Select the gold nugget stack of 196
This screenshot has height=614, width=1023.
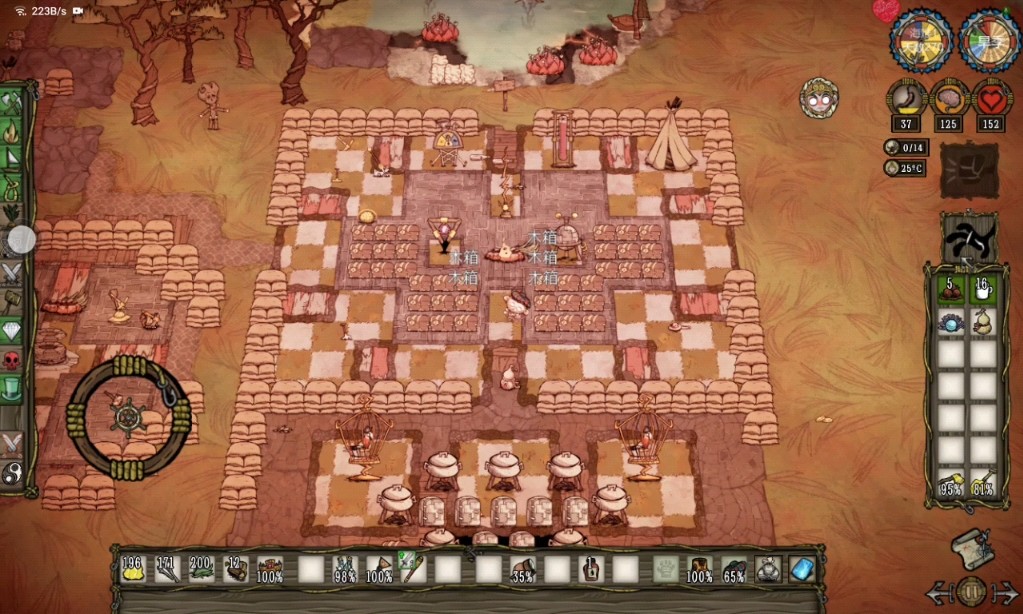pyautogui.click(x=132, y=569)
